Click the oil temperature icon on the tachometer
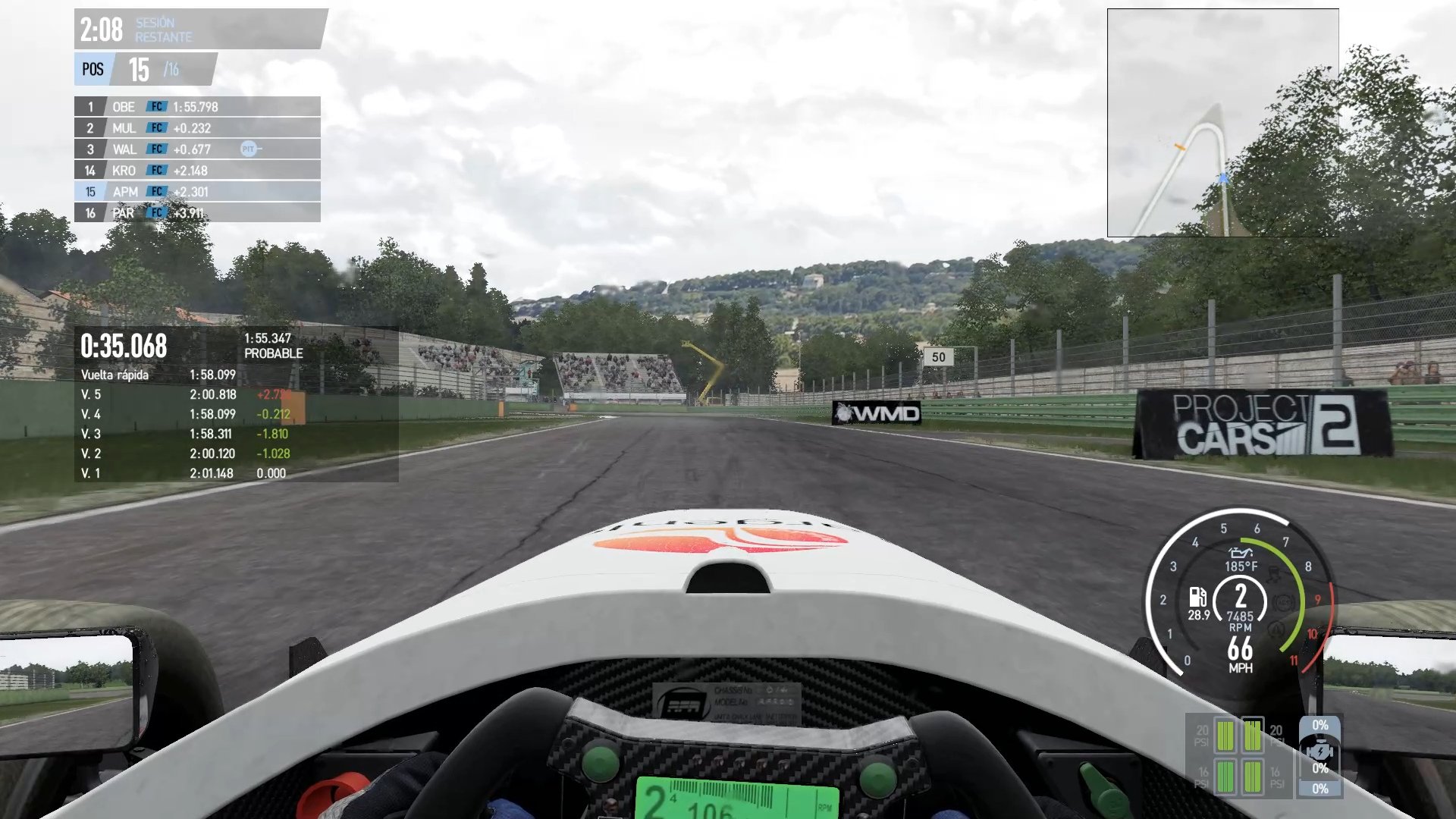Viewport: 1456px width, 819px height. 1241,554
